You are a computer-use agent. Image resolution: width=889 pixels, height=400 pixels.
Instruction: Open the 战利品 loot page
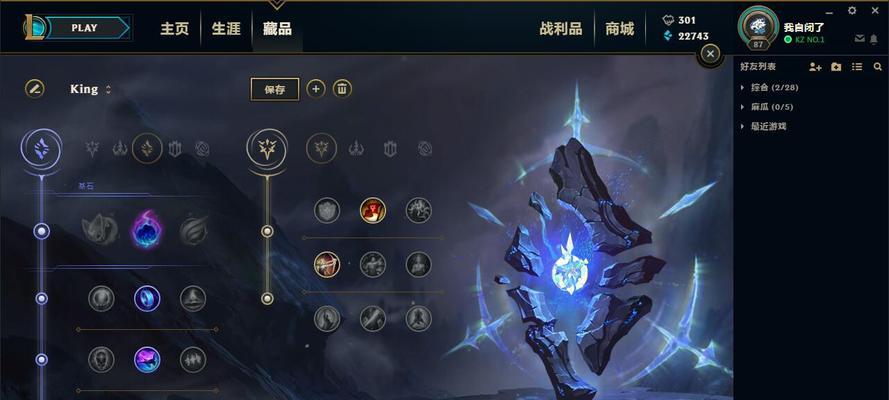point(560,29)
